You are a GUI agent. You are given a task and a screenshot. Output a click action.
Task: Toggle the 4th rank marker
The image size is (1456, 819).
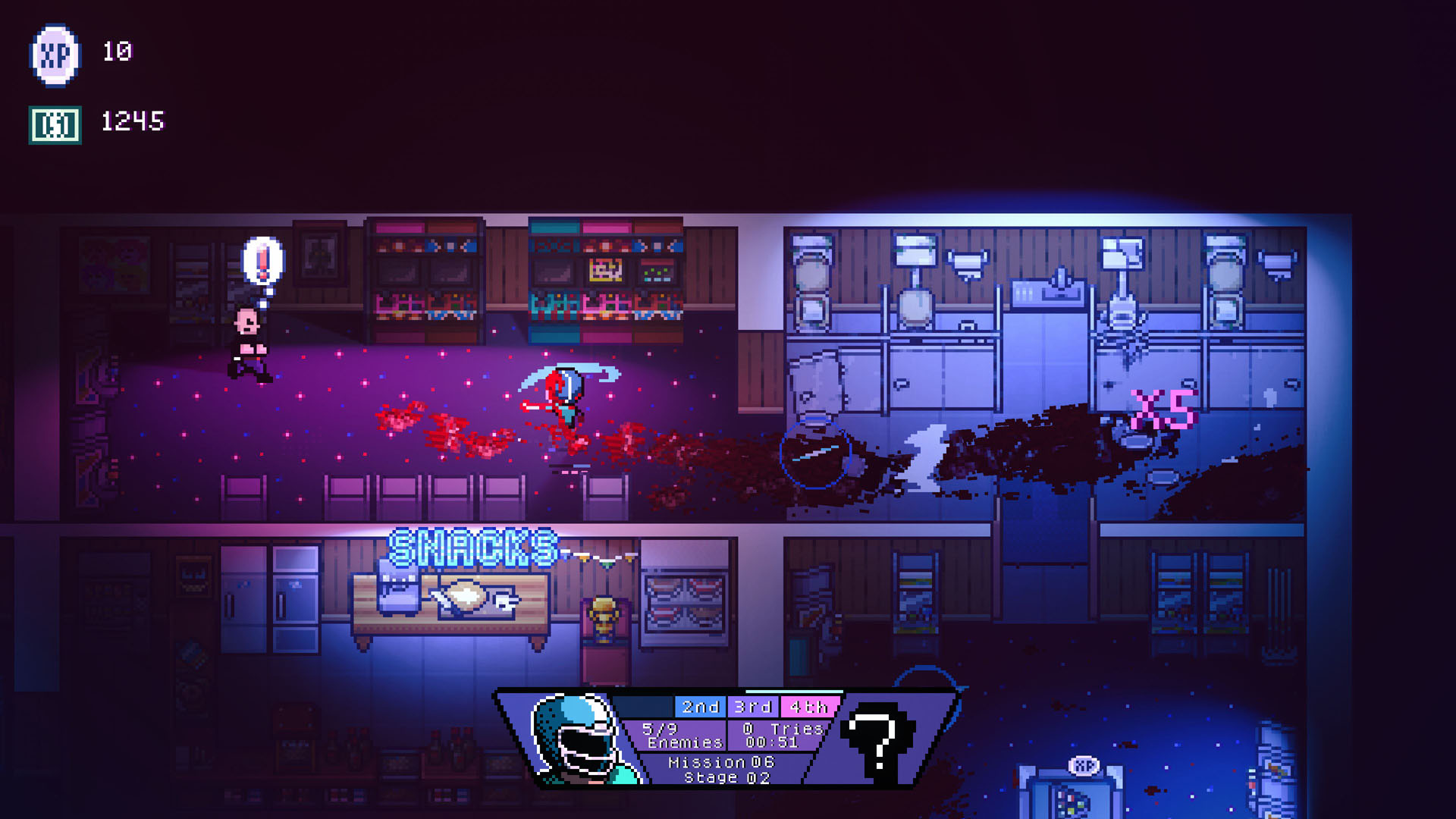[808, 707]
